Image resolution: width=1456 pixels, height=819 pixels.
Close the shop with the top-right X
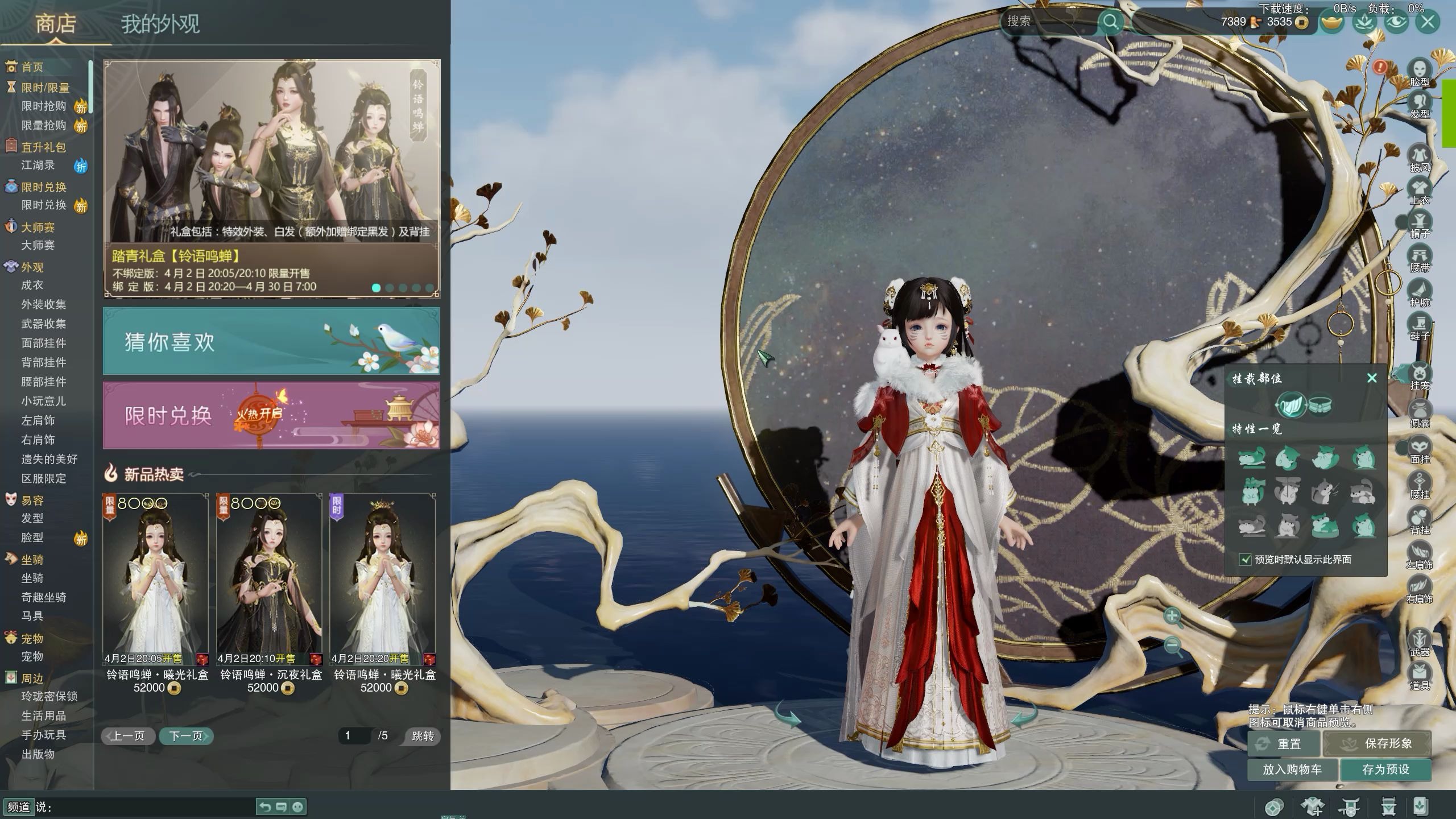(1428, 22)
